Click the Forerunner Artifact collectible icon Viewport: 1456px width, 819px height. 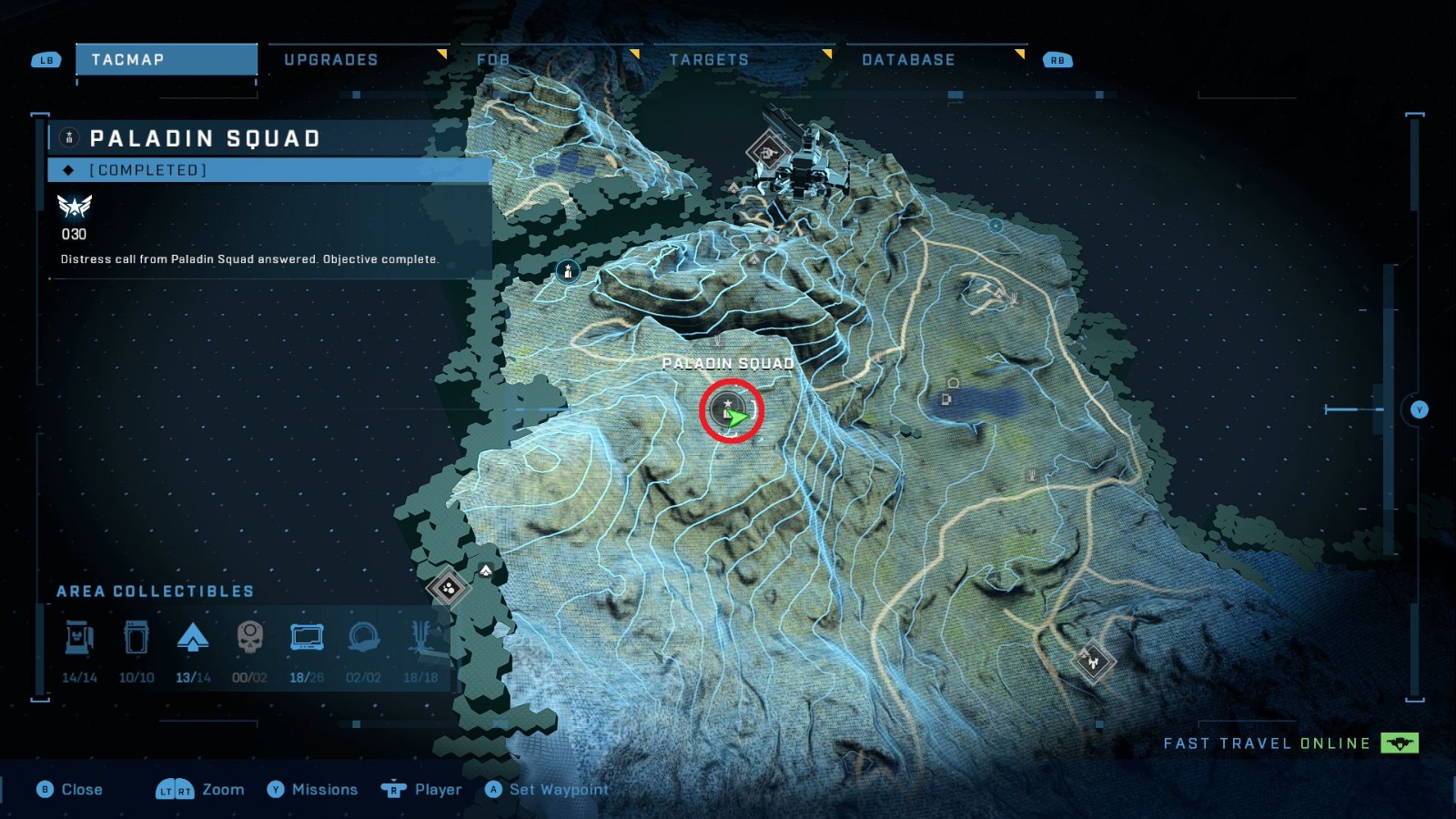click(x=421, y=640)
